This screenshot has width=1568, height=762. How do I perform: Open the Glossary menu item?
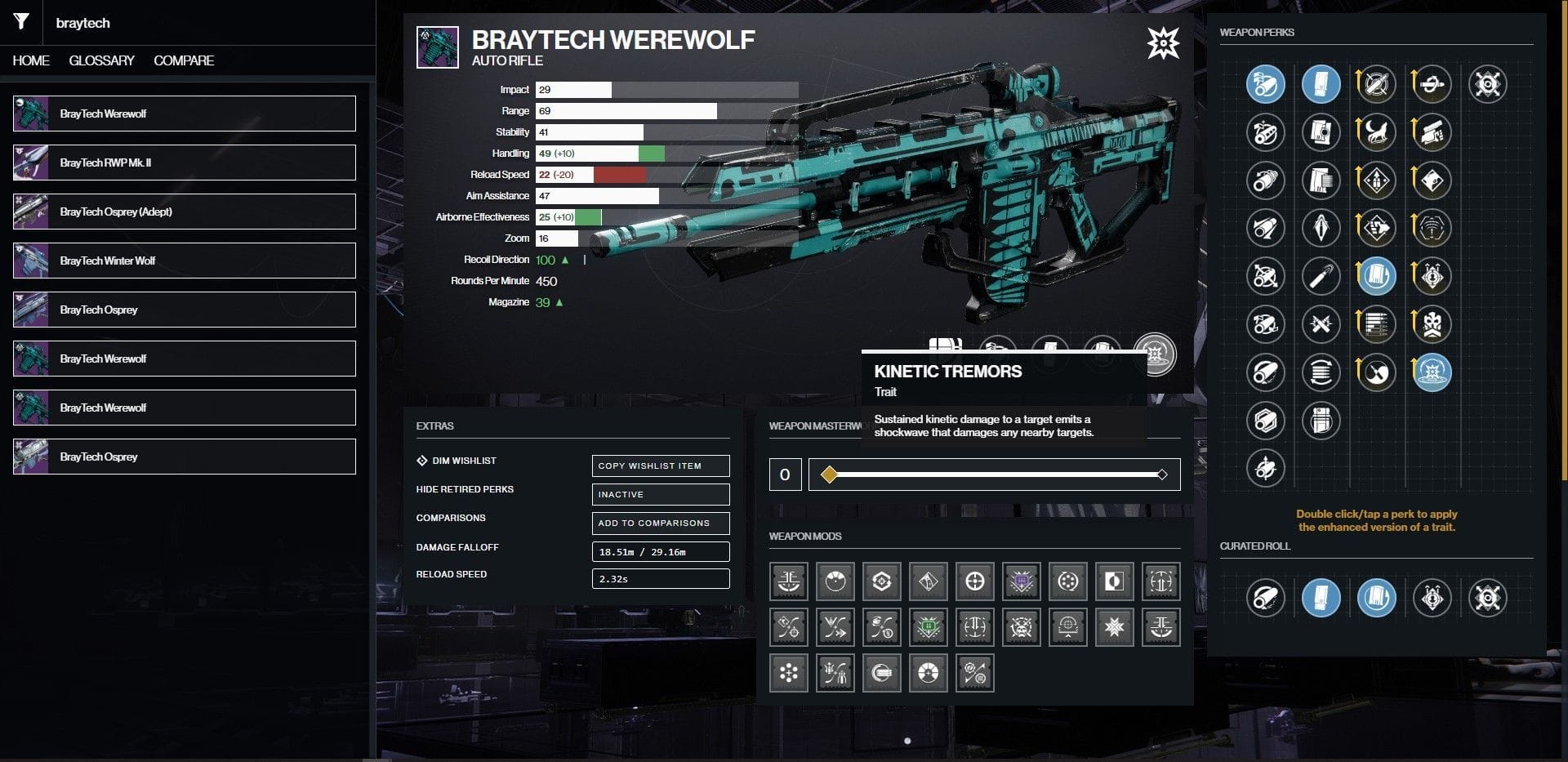(x=101, y=60)
